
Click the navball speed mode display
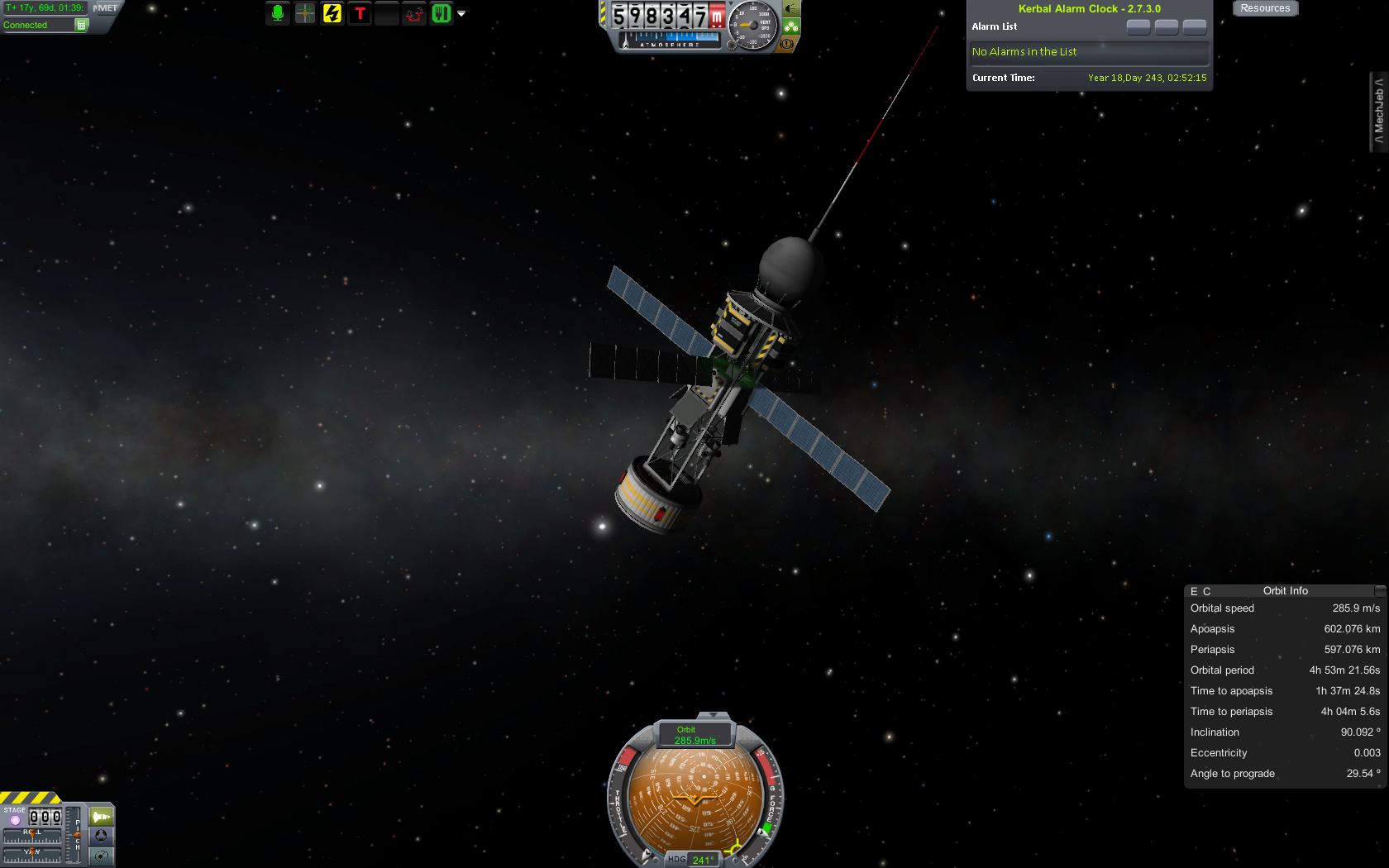point(694,735)
